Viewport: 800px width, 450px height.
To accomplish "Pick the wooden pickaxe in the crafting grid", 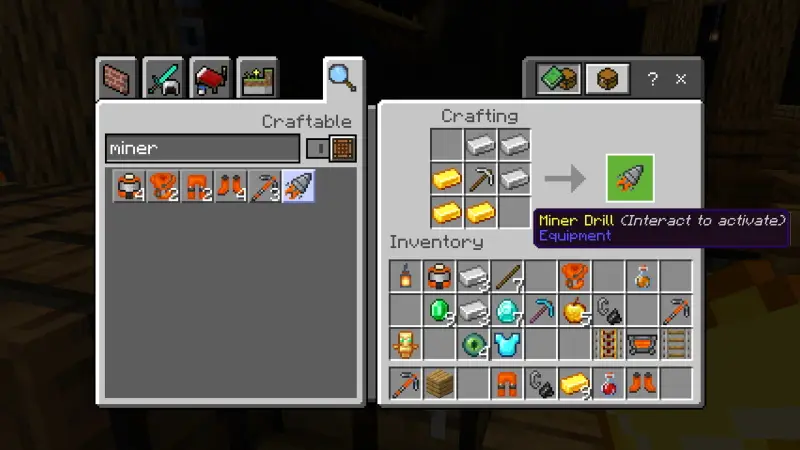I will click(x=481, y=179).
